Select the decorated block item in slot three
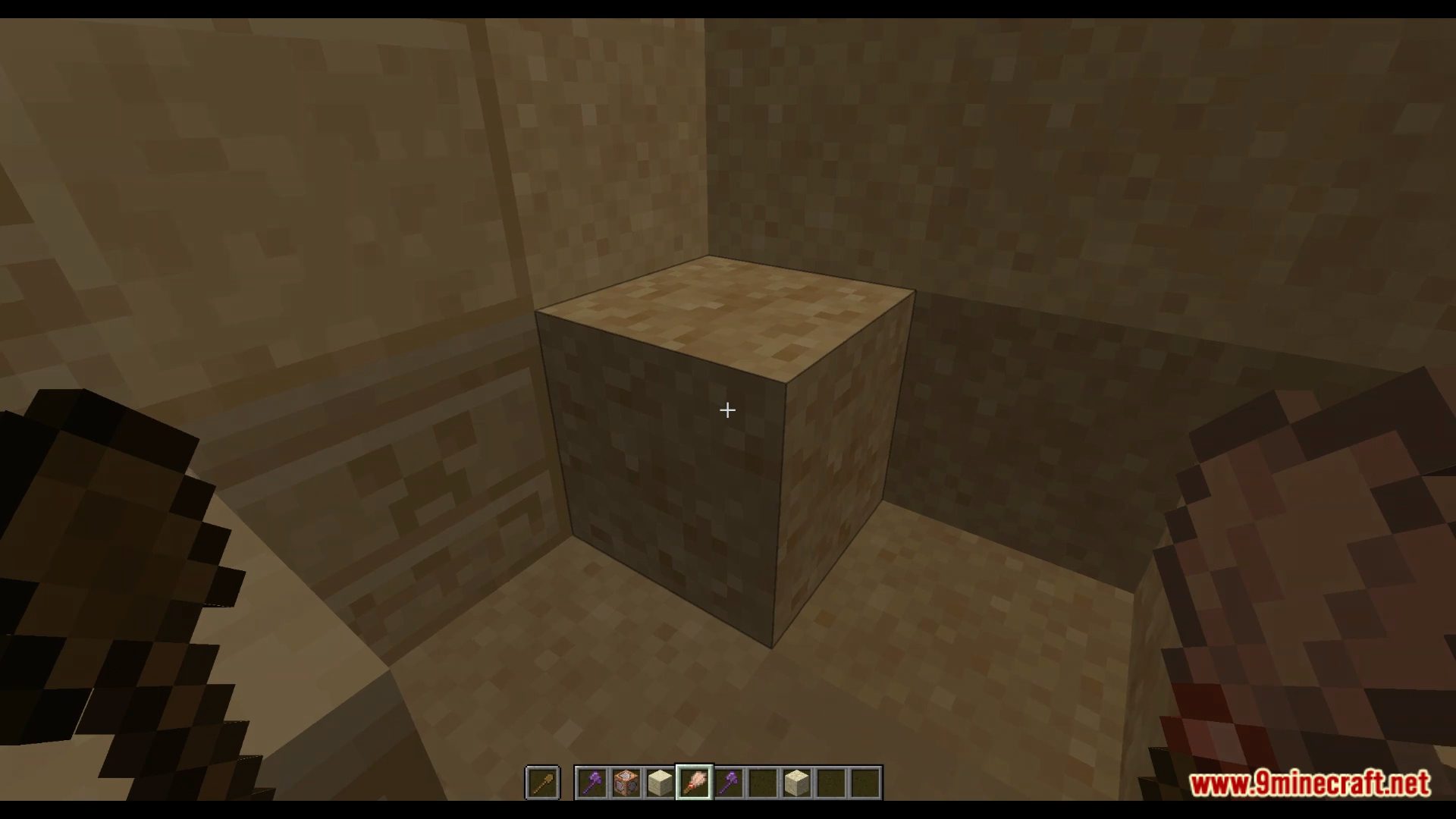This screenshot has height=819, width=1456. pyautogui.click(x=626, y=783)
